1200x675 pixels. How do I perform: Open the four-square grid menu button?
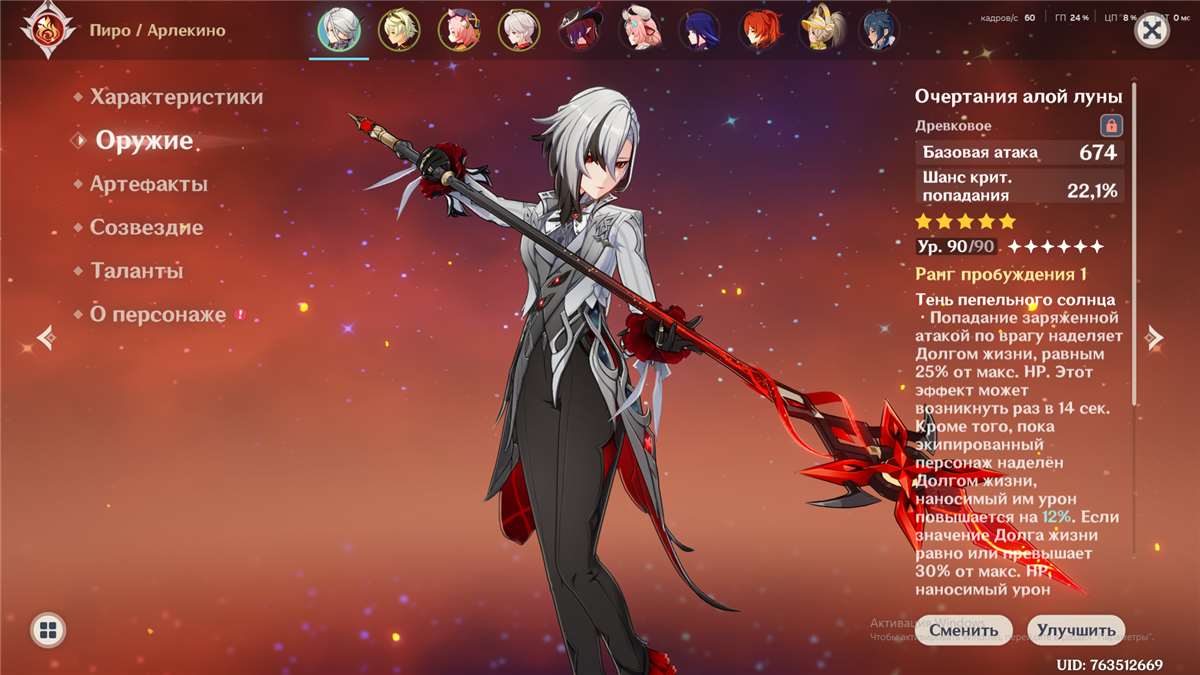click(49, 630)
